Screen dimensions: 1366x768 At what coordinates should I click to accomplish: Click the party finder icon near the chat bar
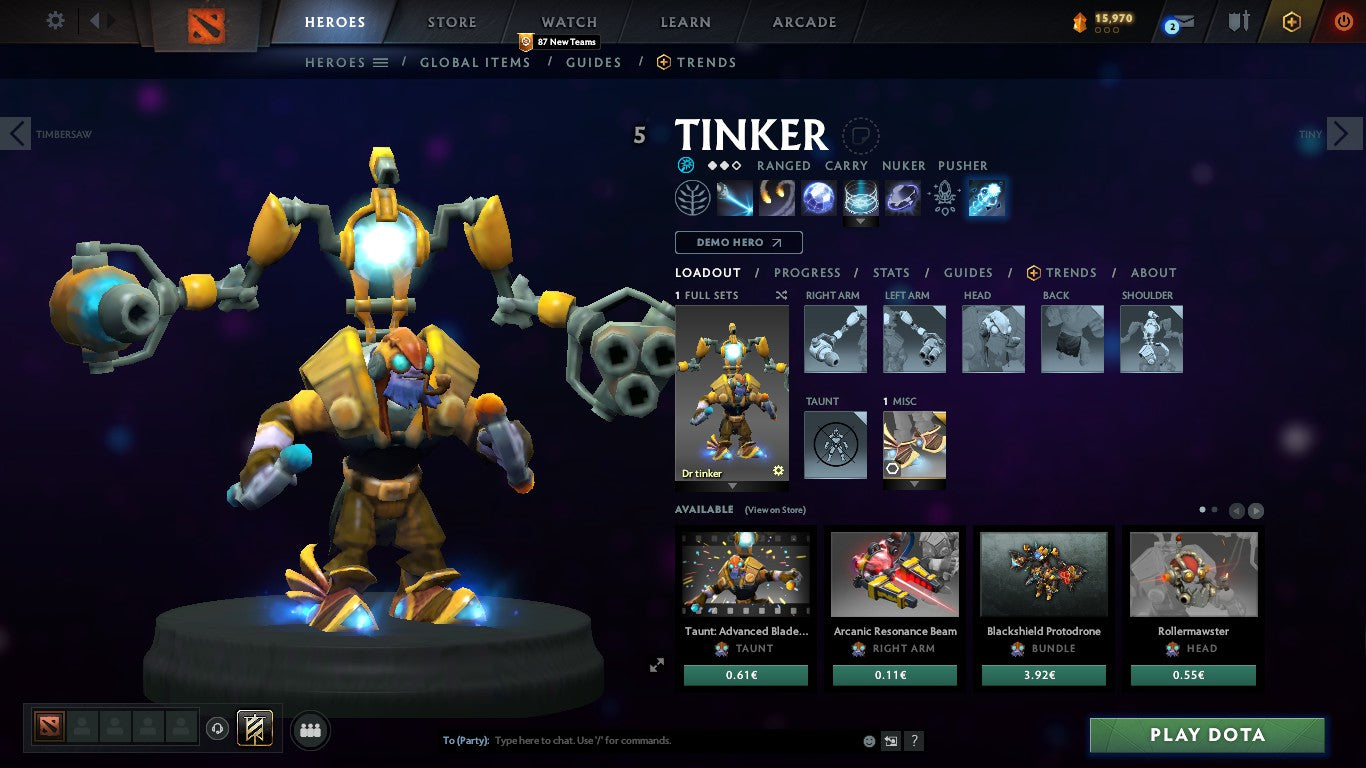tap(310, 730)
